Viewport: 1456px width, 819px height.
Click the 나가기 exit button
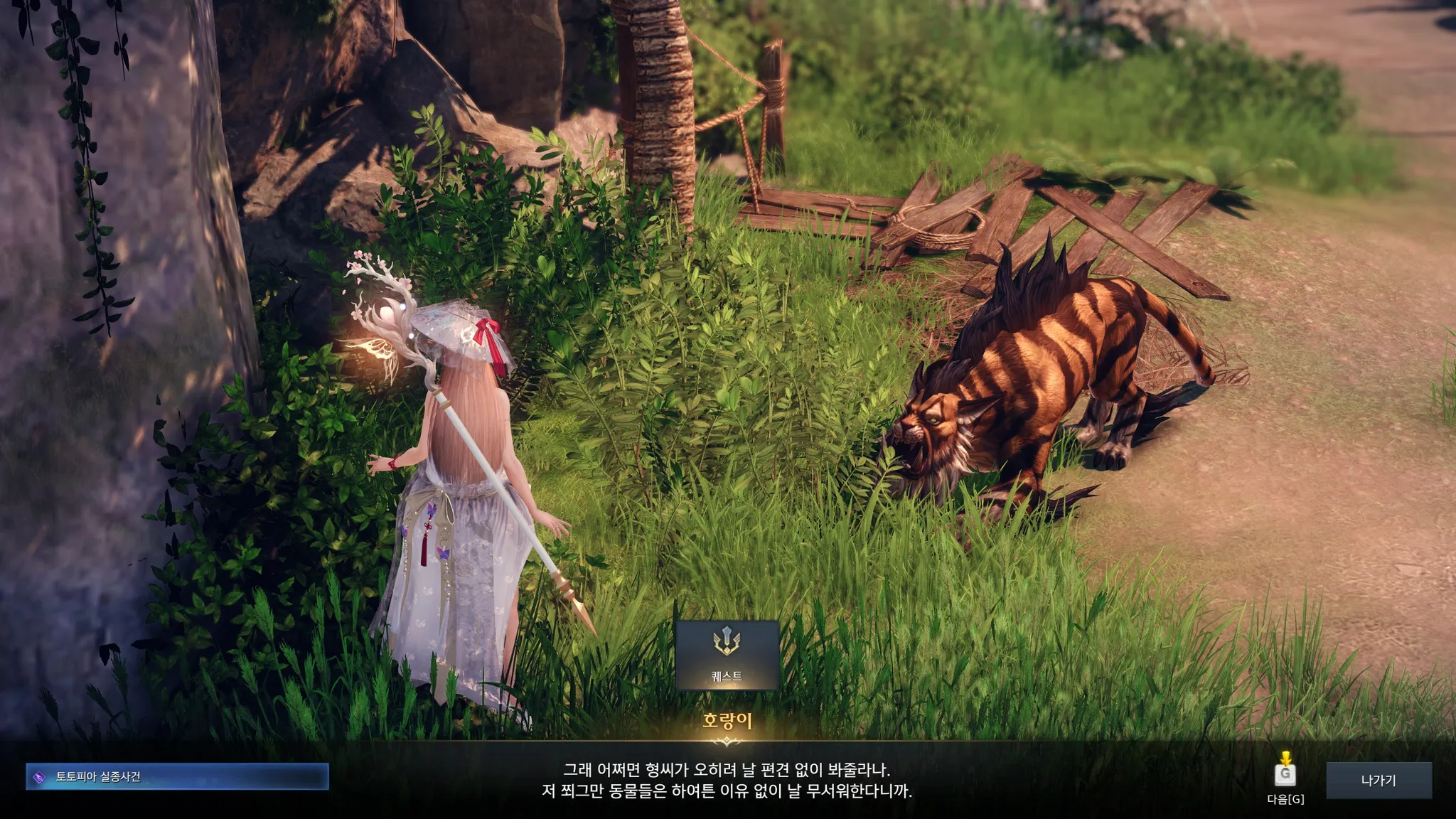click(x=1379, y=781)
